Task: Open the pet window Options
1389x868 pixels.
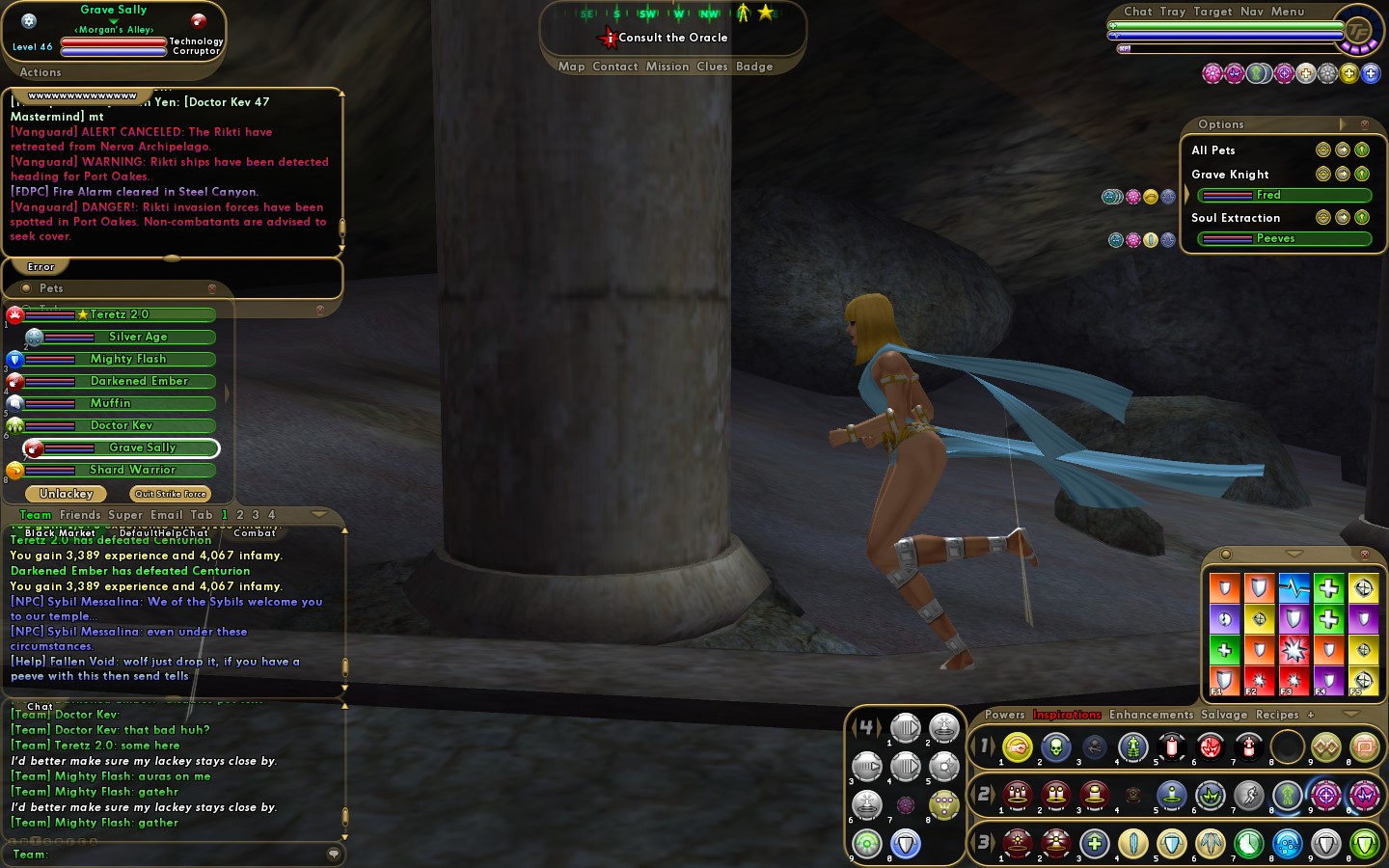Action: coord(1221,124)
